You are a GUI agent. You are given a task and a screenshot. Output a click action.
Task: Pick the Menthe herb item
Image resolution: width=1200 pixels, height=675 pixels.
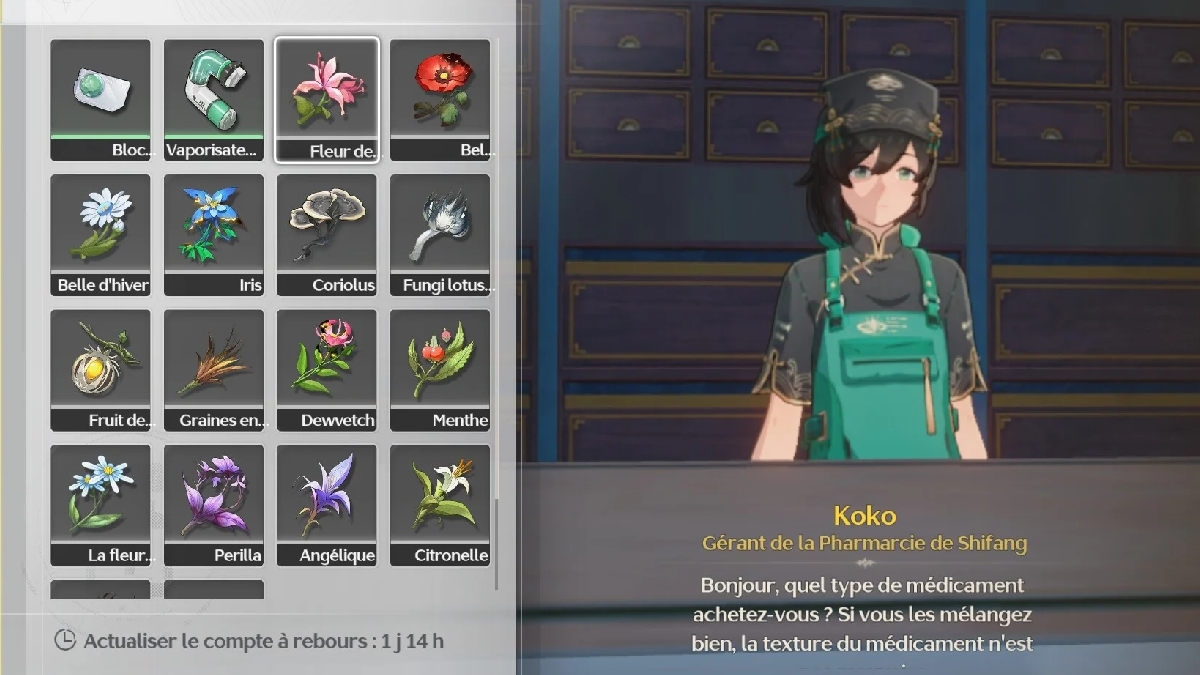click(x=440, y=370)
